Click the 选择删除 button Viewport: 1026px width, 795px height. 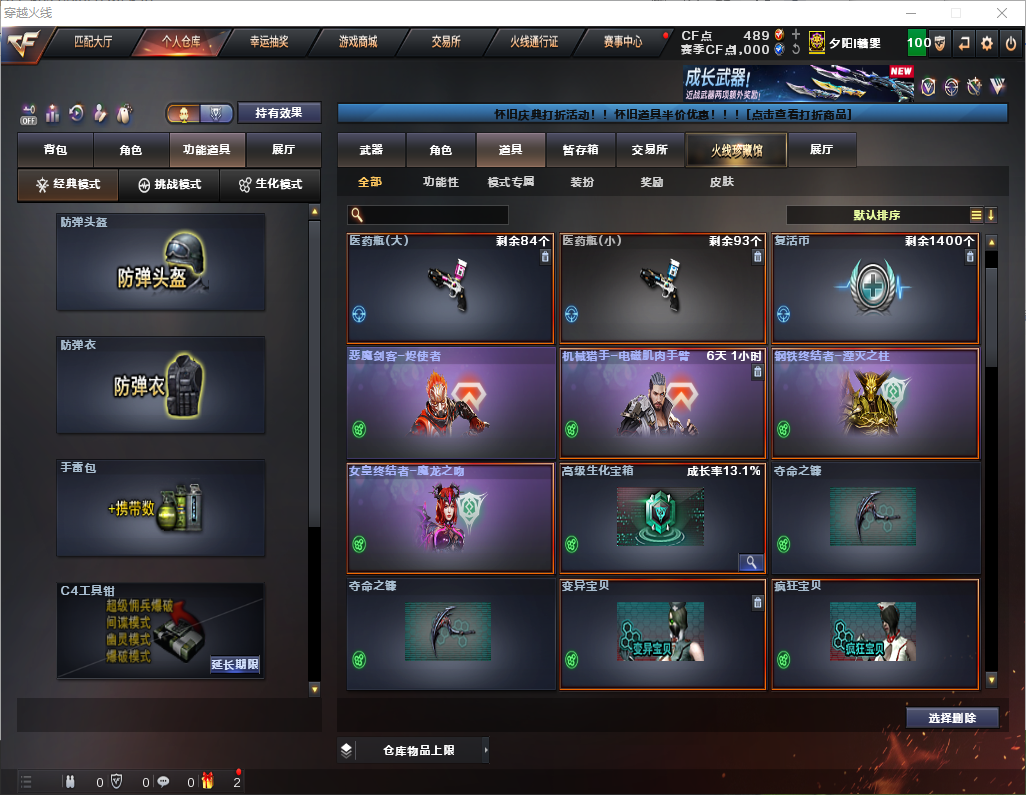click(x=952, y=718)
